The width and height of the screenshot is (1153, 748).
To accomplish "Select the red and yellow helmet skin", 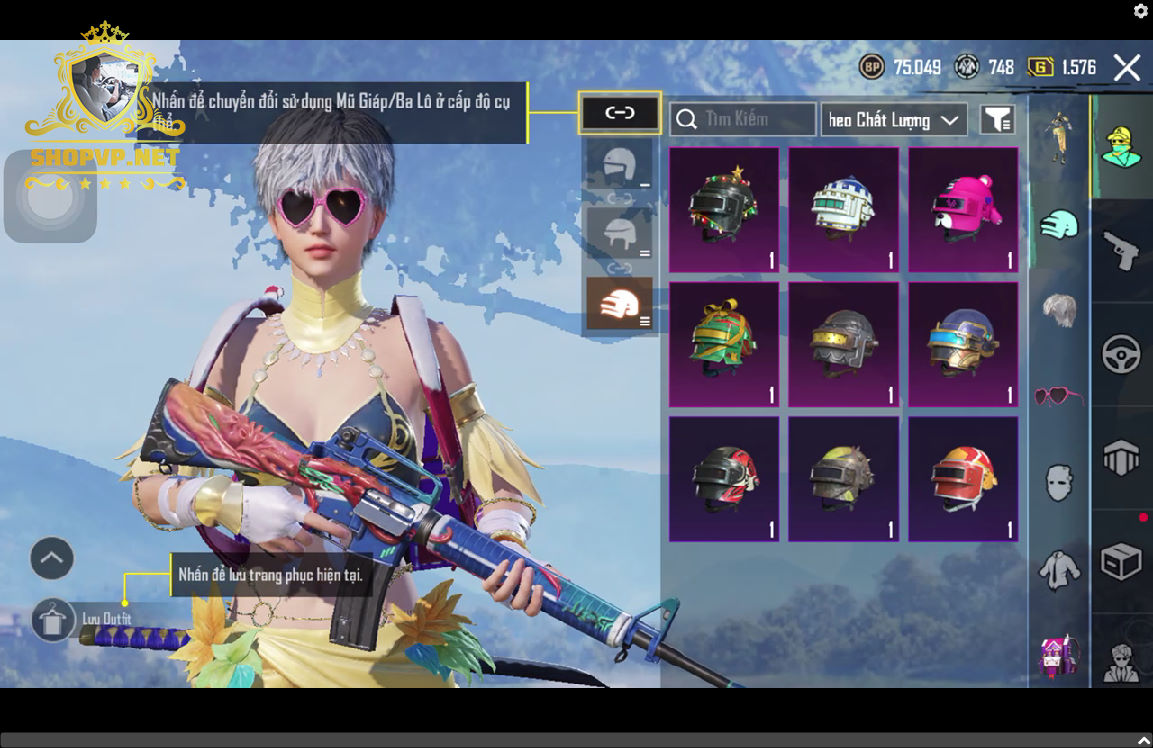I will point(963,478).
